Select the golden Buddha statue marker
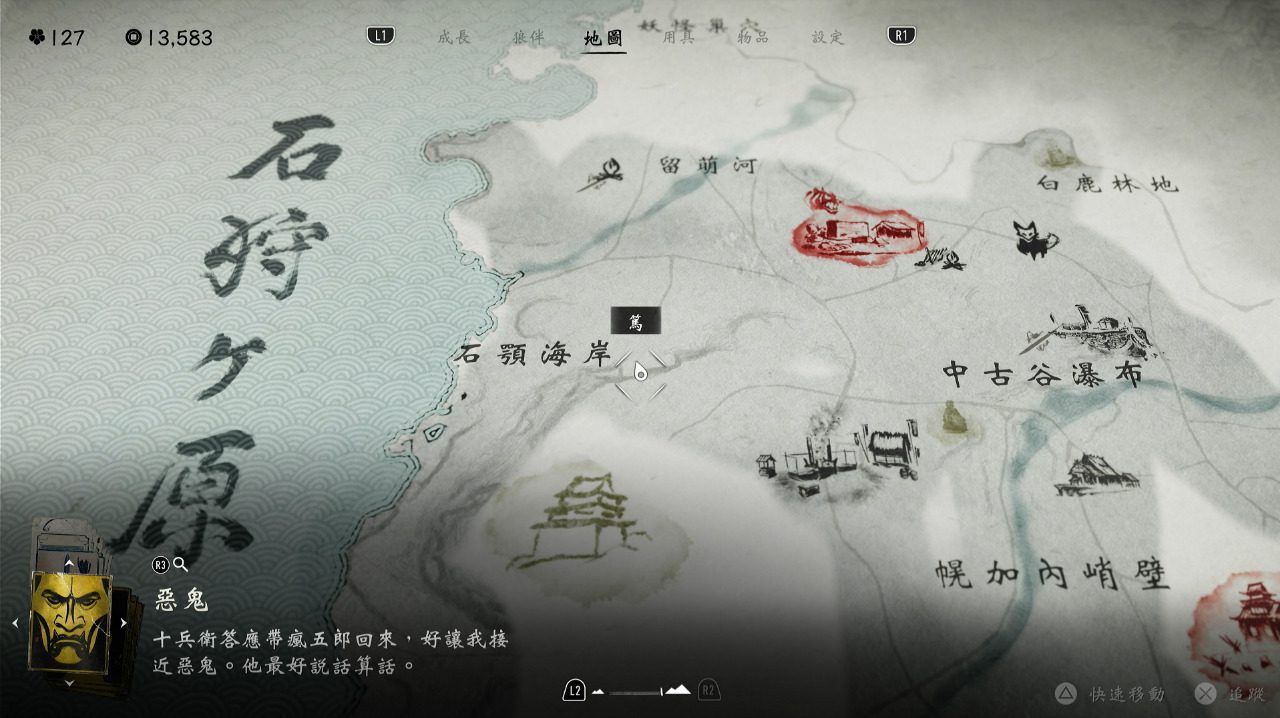 click(x=953, y=418)
